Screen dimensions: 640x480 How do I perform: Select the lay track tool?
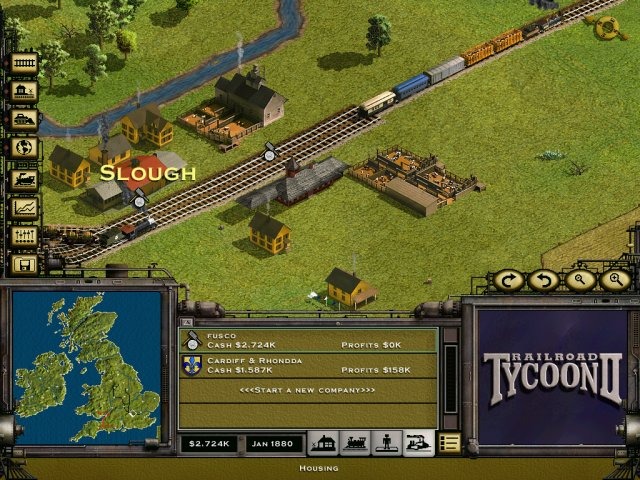pos(24,62)
